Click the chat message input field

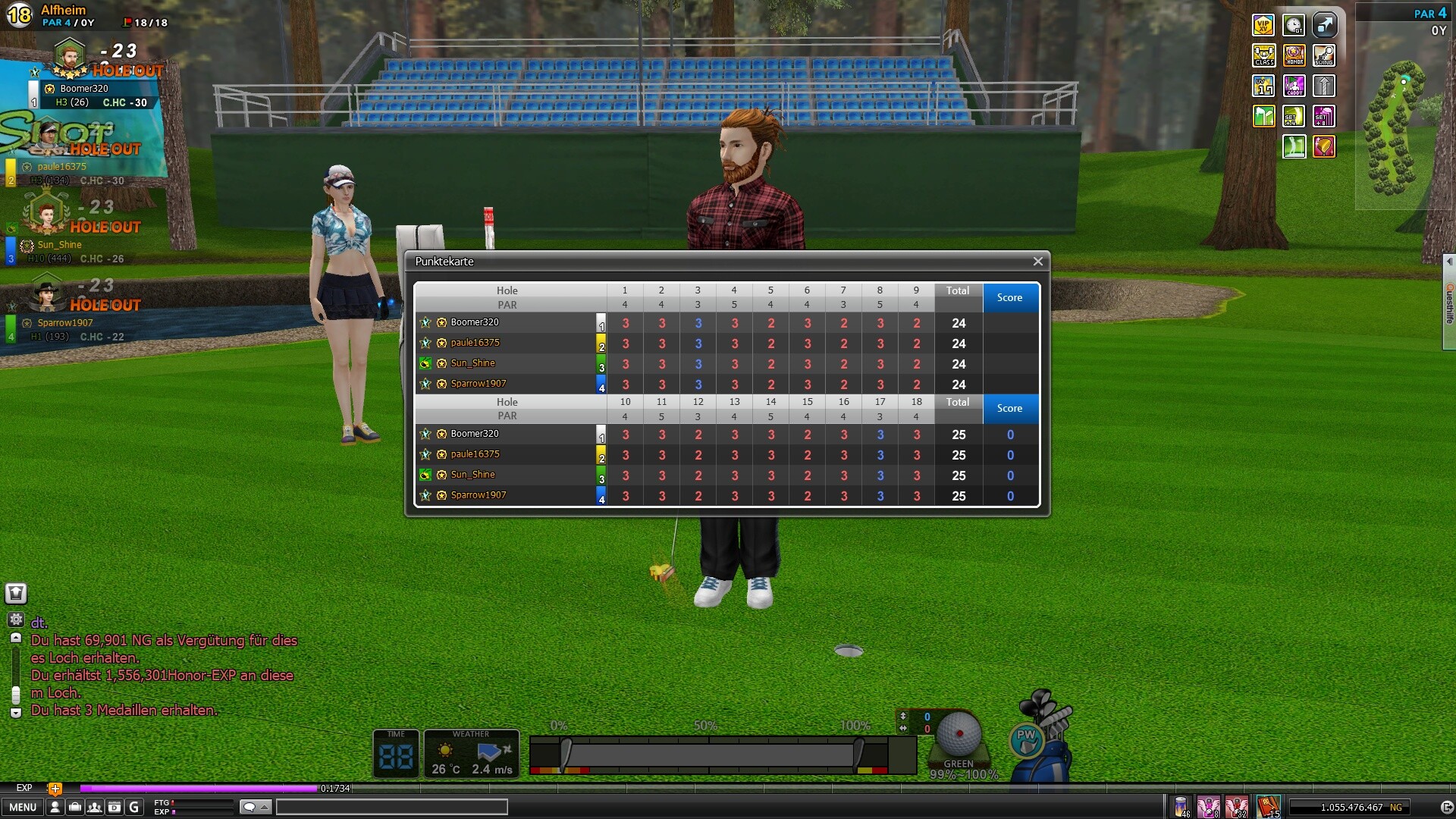(391, 807)
